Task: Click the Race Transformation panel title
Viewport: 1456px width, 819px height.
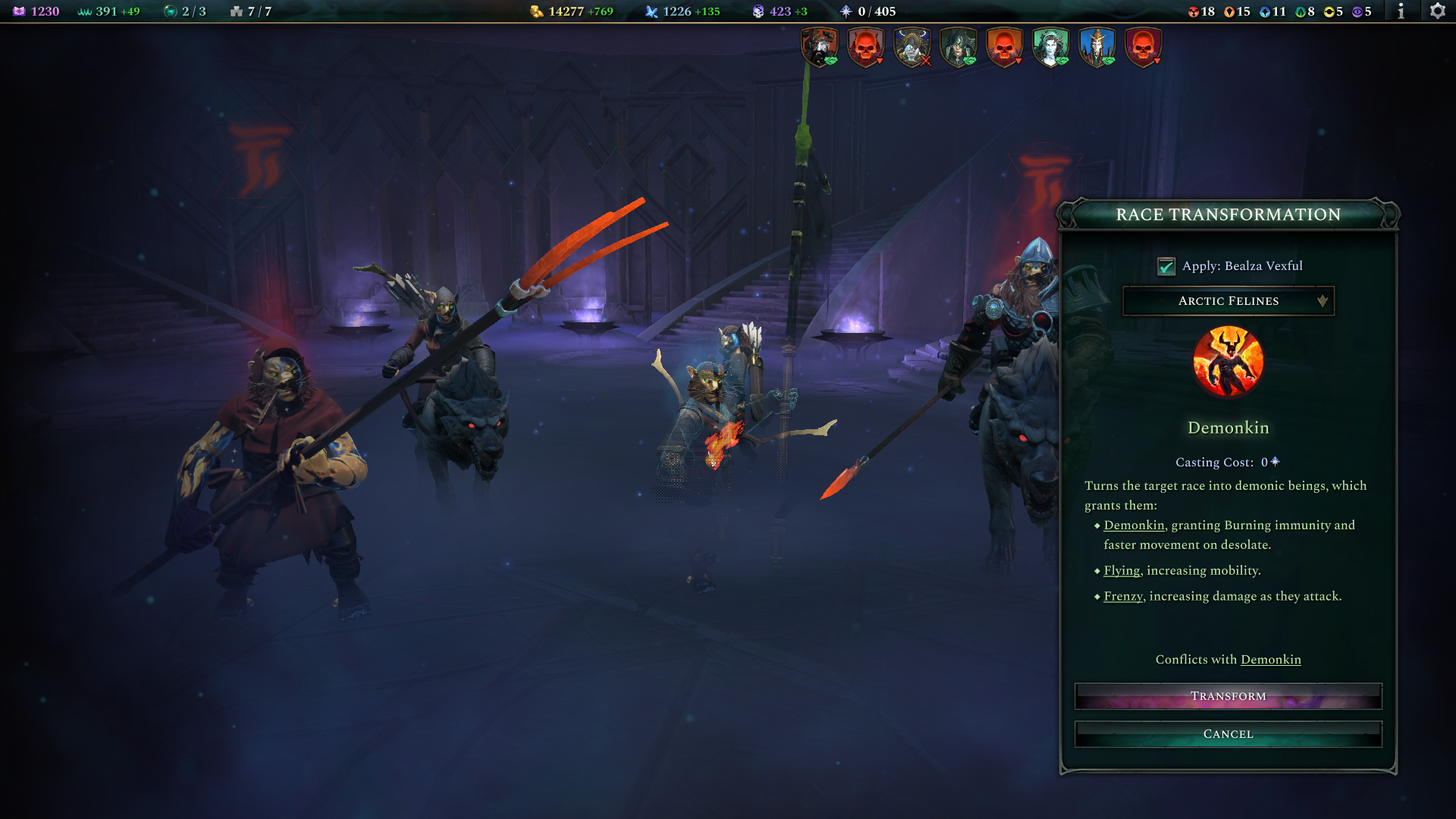Action: (1228, 215)
